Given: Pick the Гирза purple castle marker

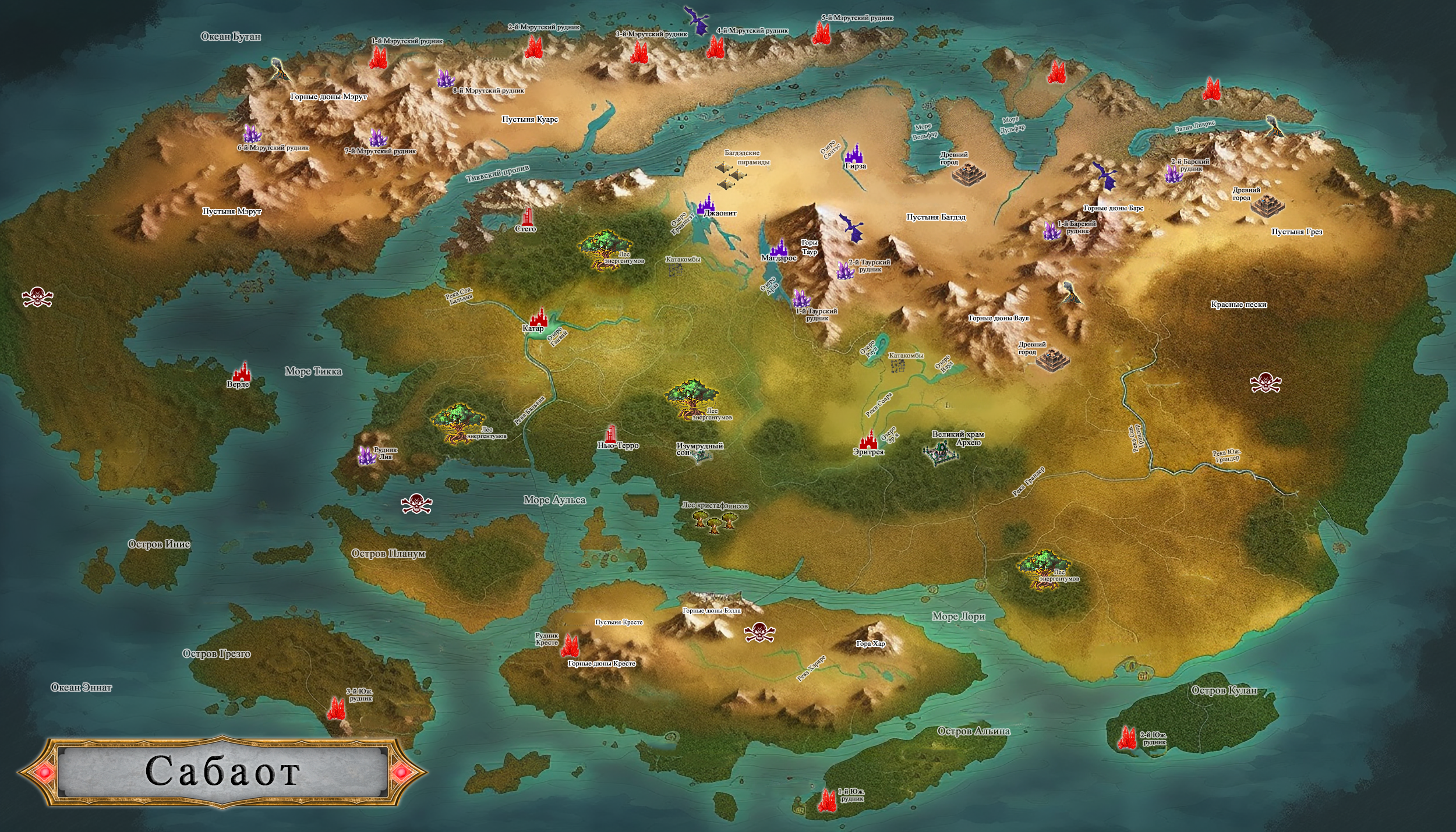Looking at the screenshot, I should click(854, 153).
